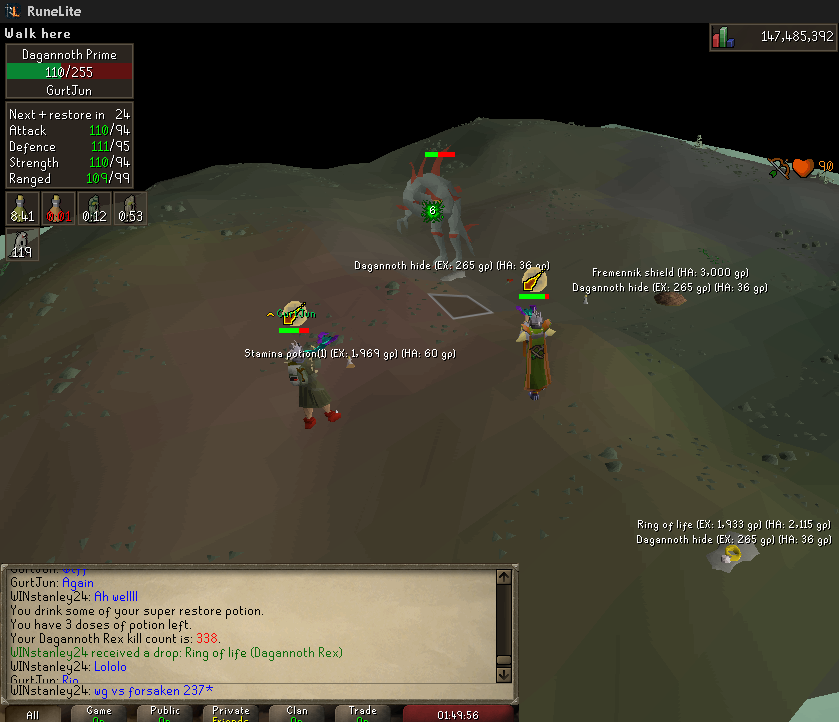
Task: Select the 119 counter infobox
Action: (x=22, y=244)
